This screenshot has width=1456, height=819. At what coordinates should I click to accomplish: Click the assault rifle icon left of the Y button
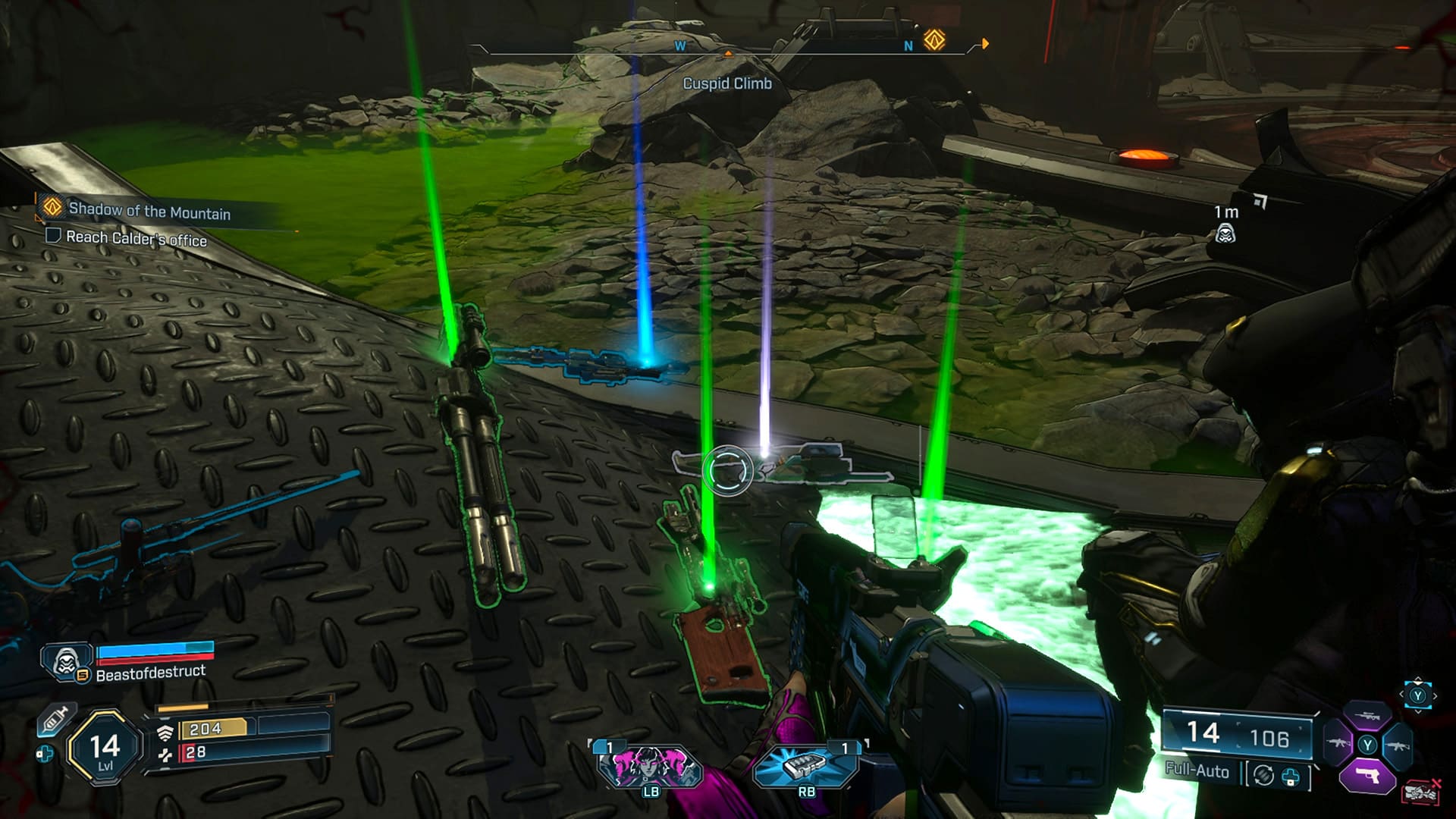point(1337,742)
